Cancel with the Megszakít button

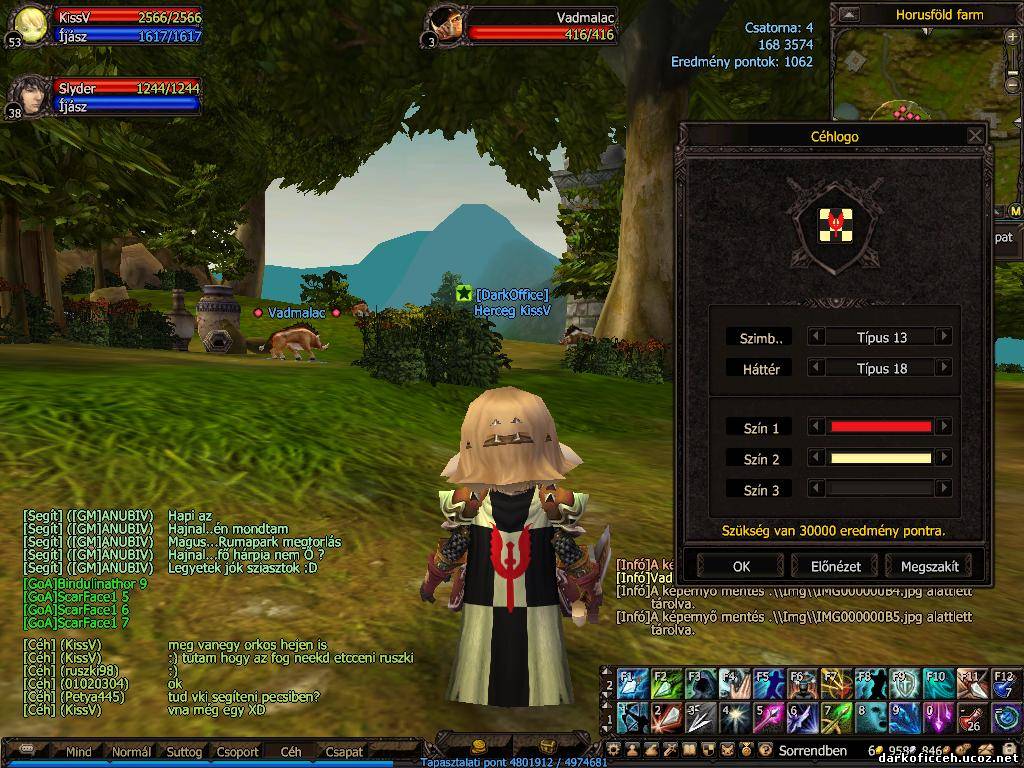929,566
